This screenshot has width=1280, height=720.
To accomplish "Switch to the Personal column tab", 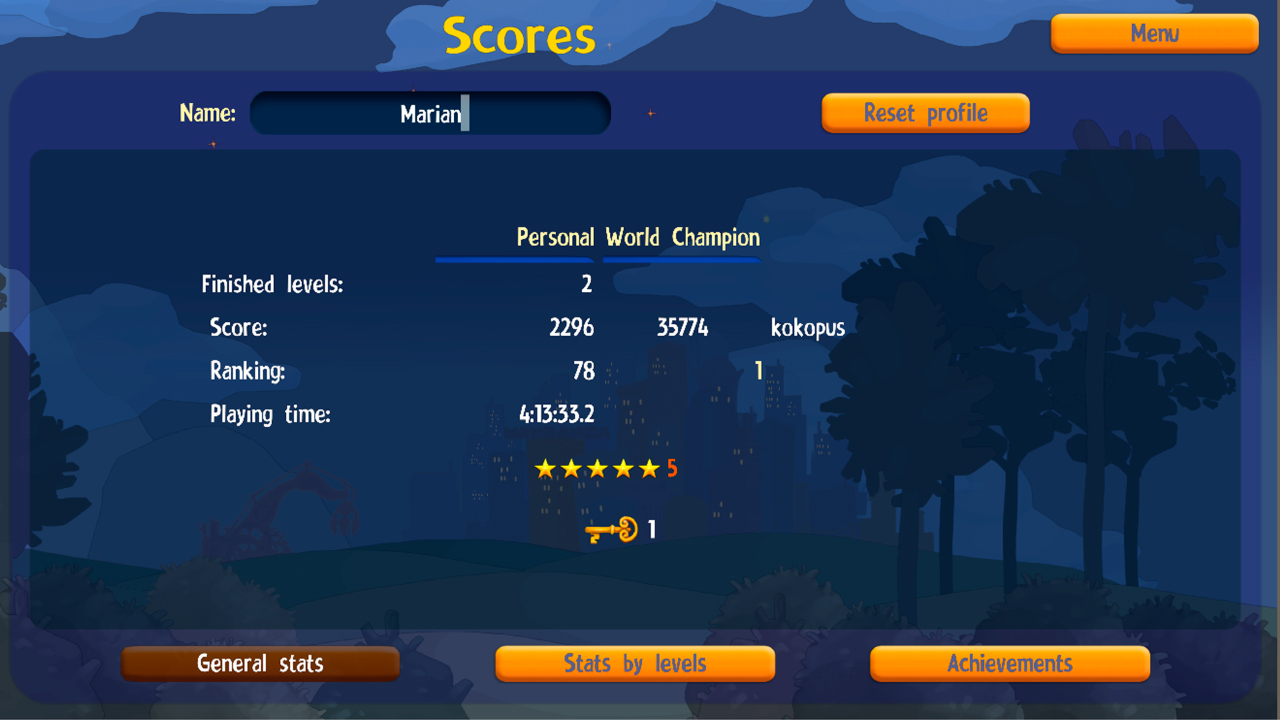I will click(x=555, y=238).
